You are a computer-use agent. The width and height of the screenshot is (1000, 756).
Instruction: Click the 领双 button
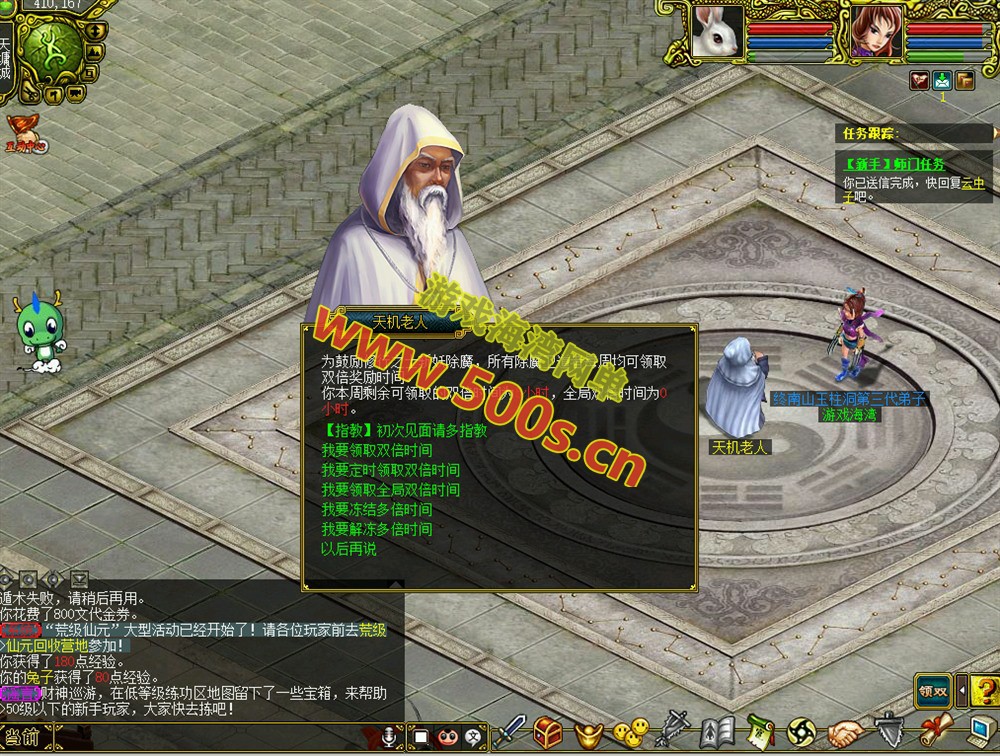(932, 690)
